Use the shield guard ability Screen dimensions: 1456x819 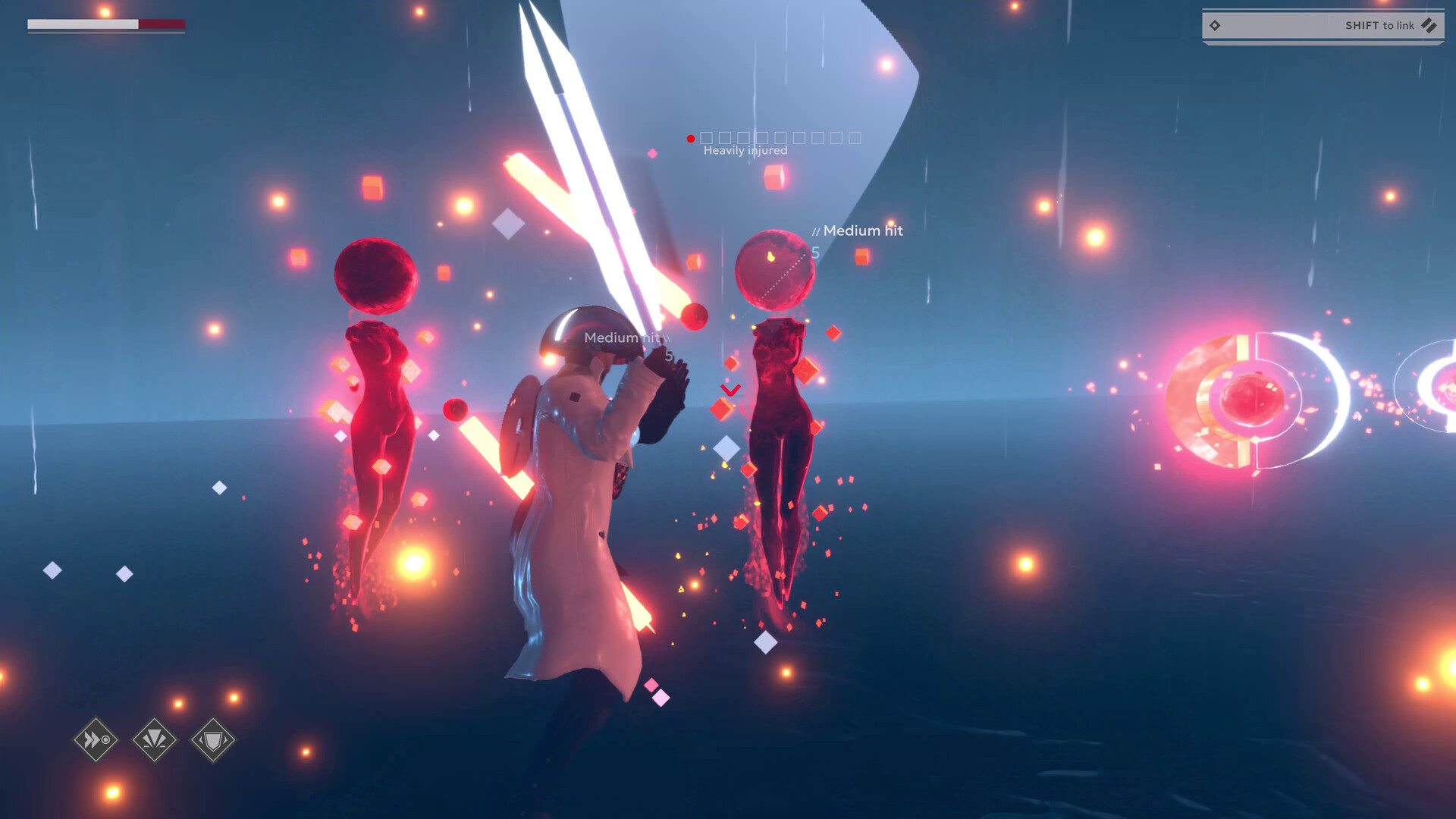pyautogui.click(x=213, y=739)
